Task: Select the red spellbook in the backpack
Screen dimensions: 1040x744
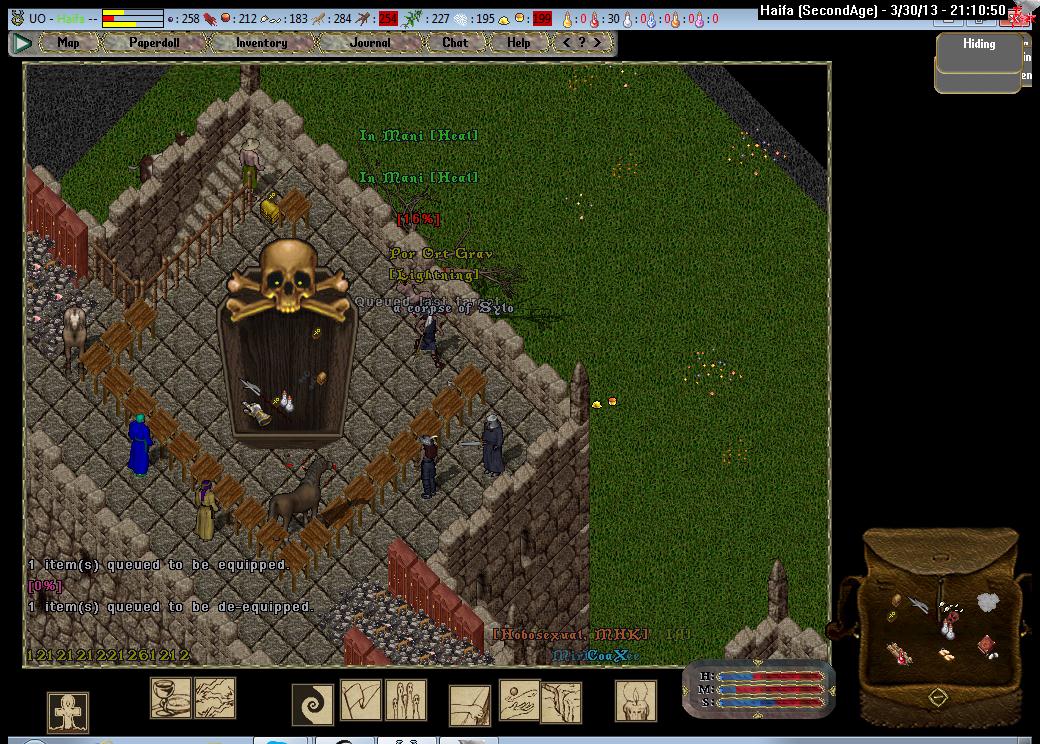Action: pos(987,645)
